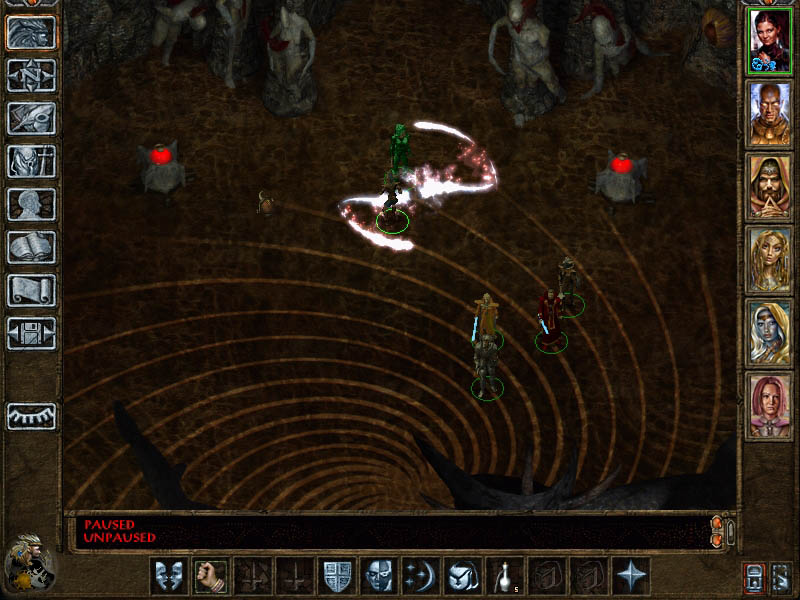Open the journal quill button

31,118
